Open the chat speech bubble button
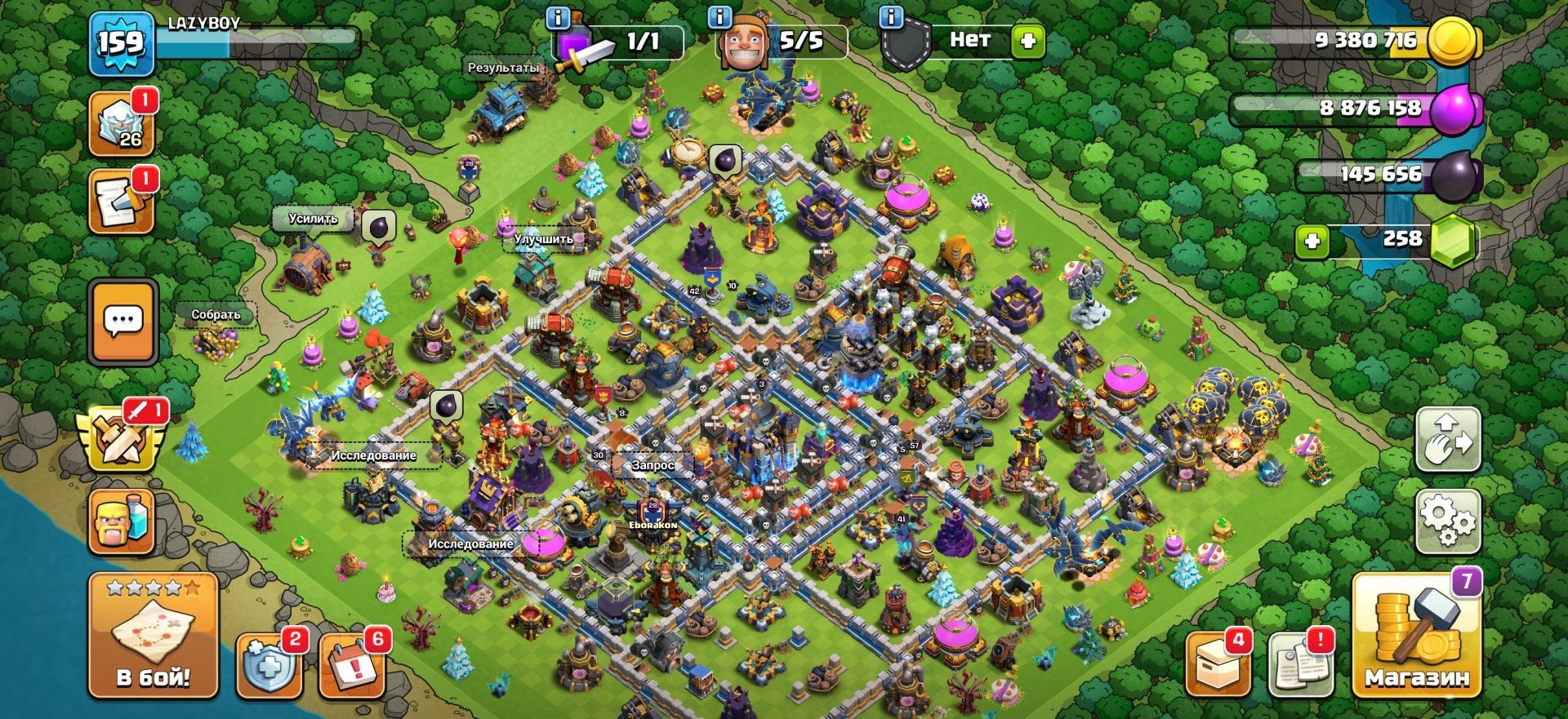The width and height of the screenshot is (1568, 719). [x=123, y=321]
